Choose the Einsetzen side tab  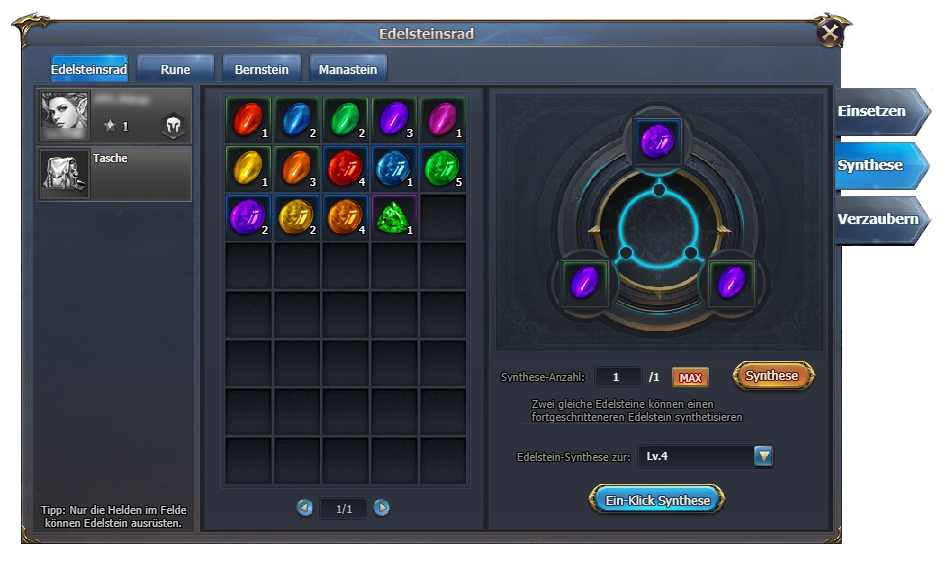point(872,111)
